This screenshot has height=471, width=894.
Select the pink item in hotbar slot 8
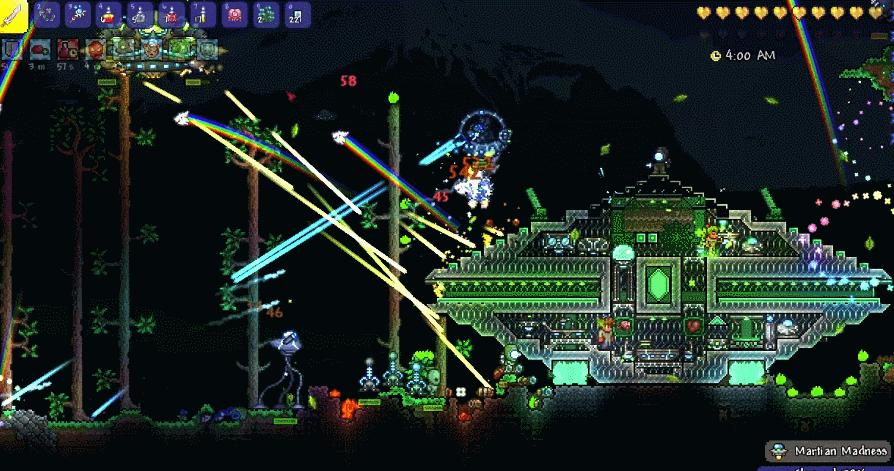pyautogui.click(x=234, y=14)
